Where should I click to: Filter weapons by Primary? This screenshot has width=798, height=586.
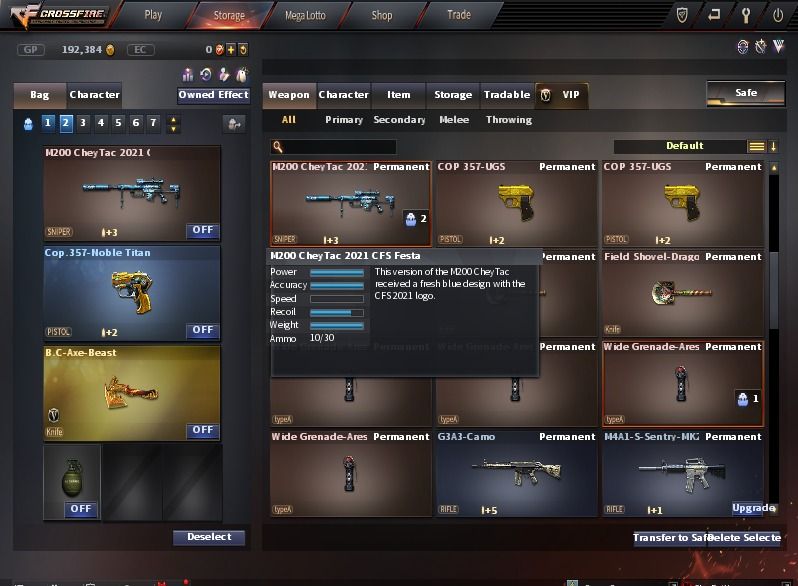[x=344, y=120]
